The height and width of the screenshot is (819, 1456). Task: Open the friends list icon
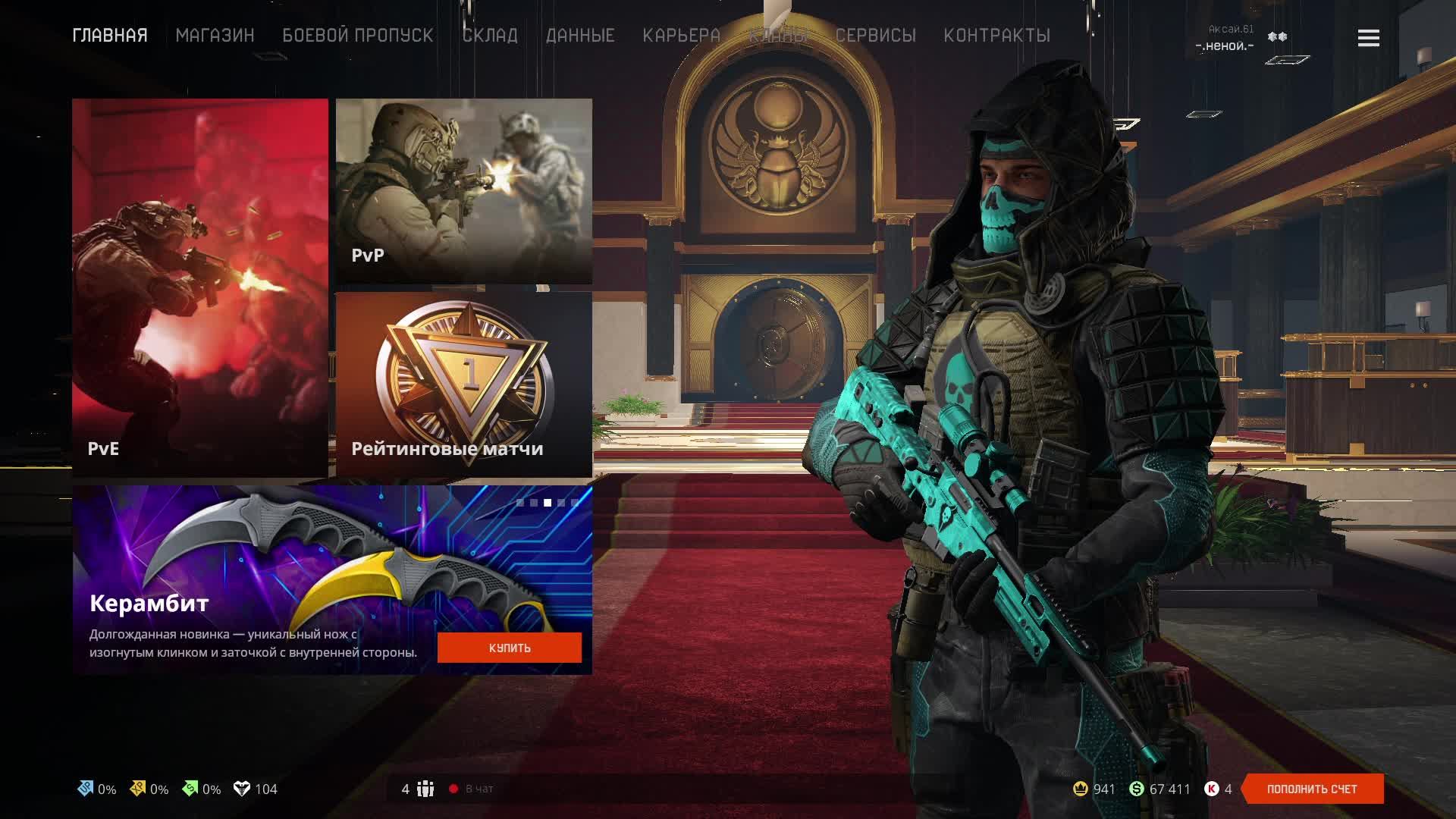tap(425, 789)
